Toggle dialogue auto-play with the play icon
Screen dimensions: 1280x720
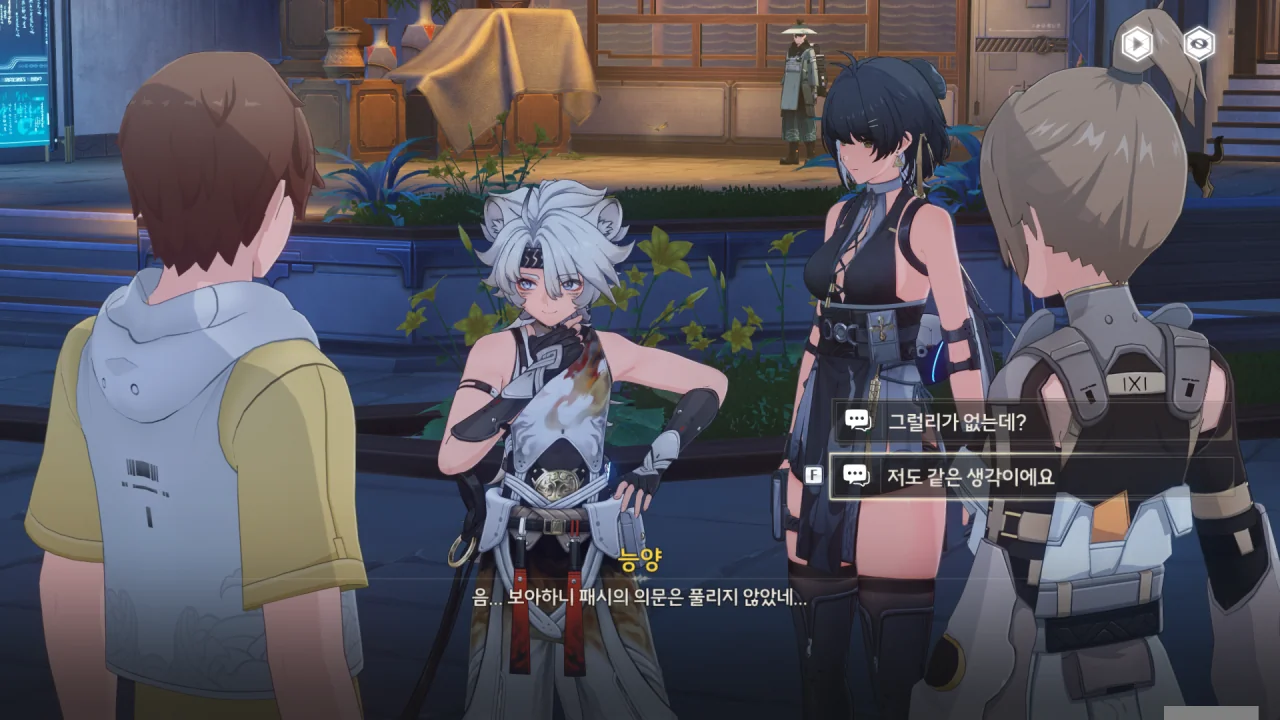1136,44
